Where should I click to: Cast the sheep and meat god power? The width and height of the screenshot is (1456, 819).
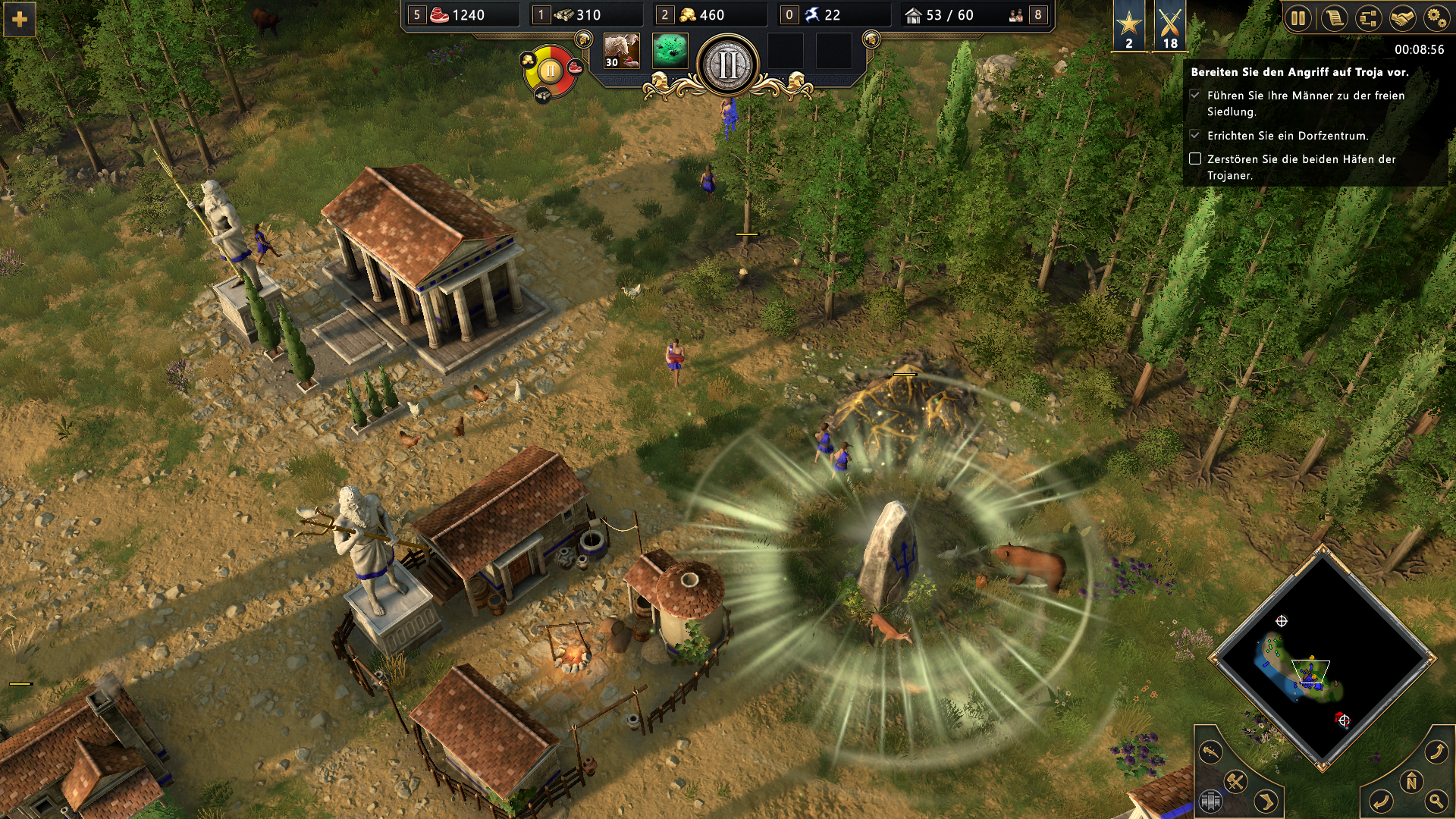[621, 52]
